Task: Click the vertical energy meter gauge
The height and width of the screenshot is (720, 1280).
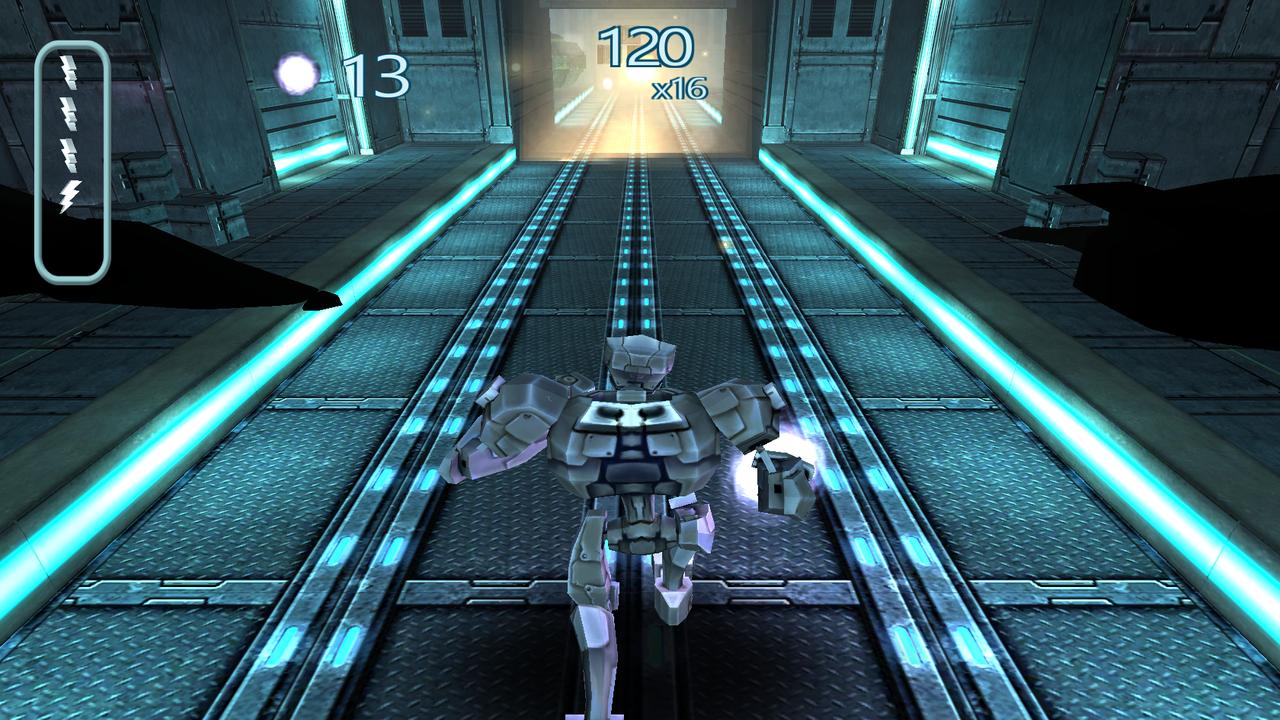Action: [73, 160]
